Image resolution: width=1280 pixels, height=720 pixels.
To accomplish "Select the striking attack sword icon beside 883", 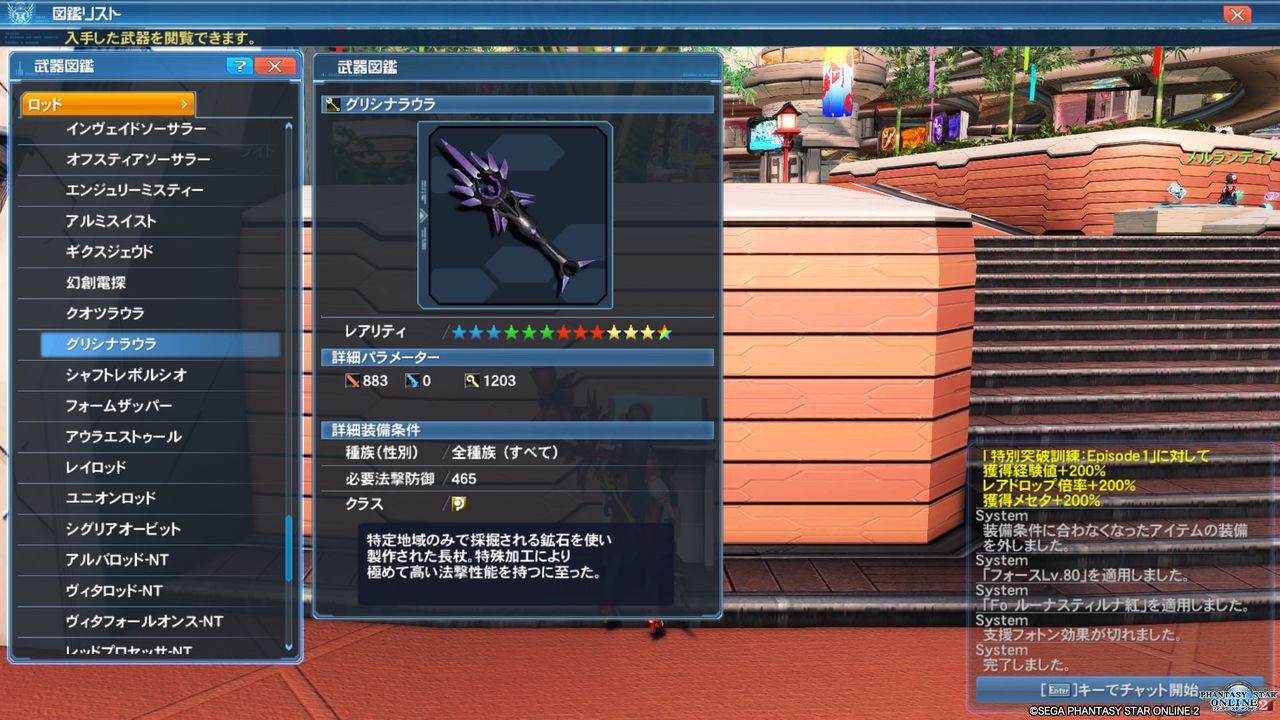I will tap(355, 380).
